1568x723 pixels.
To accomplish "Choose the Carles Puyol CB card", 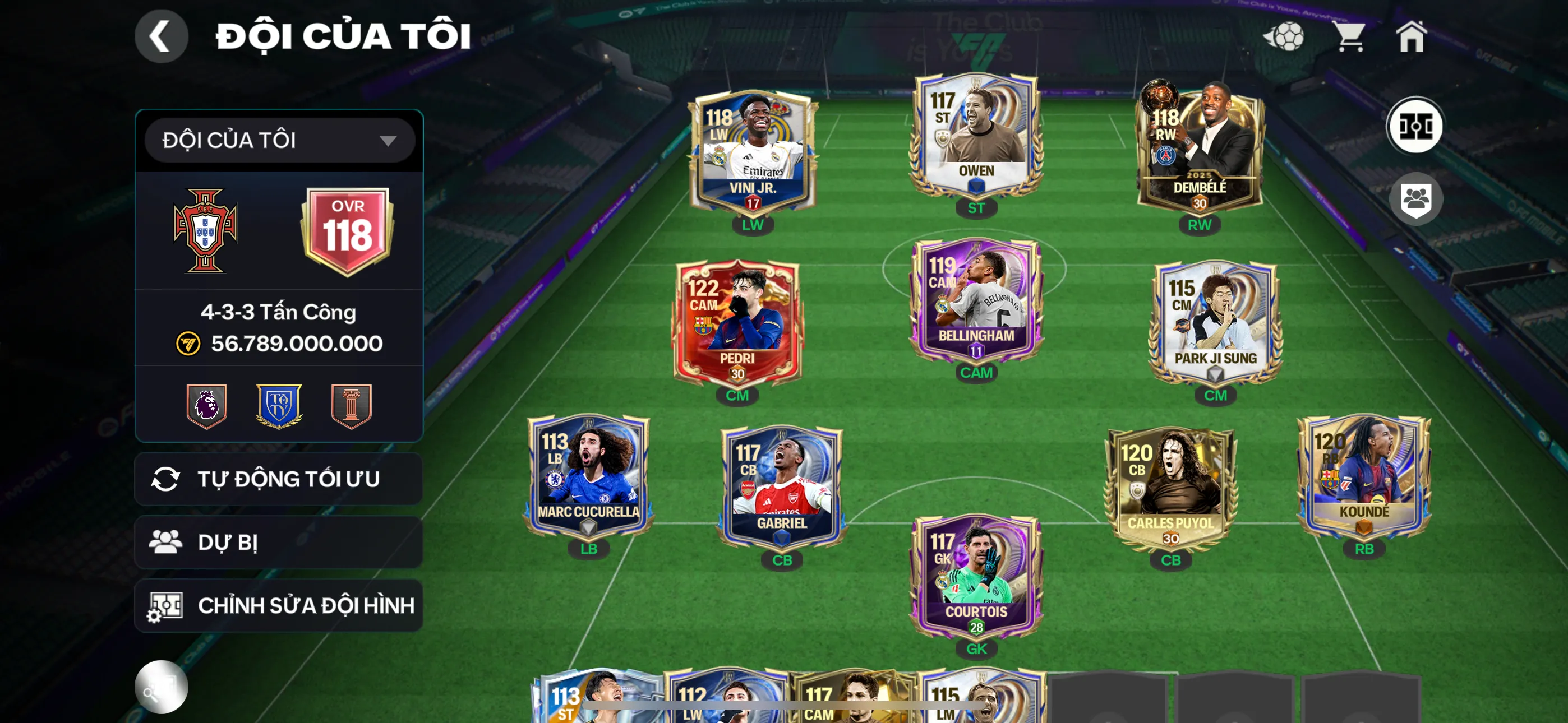I will (x=1170, y=488).
